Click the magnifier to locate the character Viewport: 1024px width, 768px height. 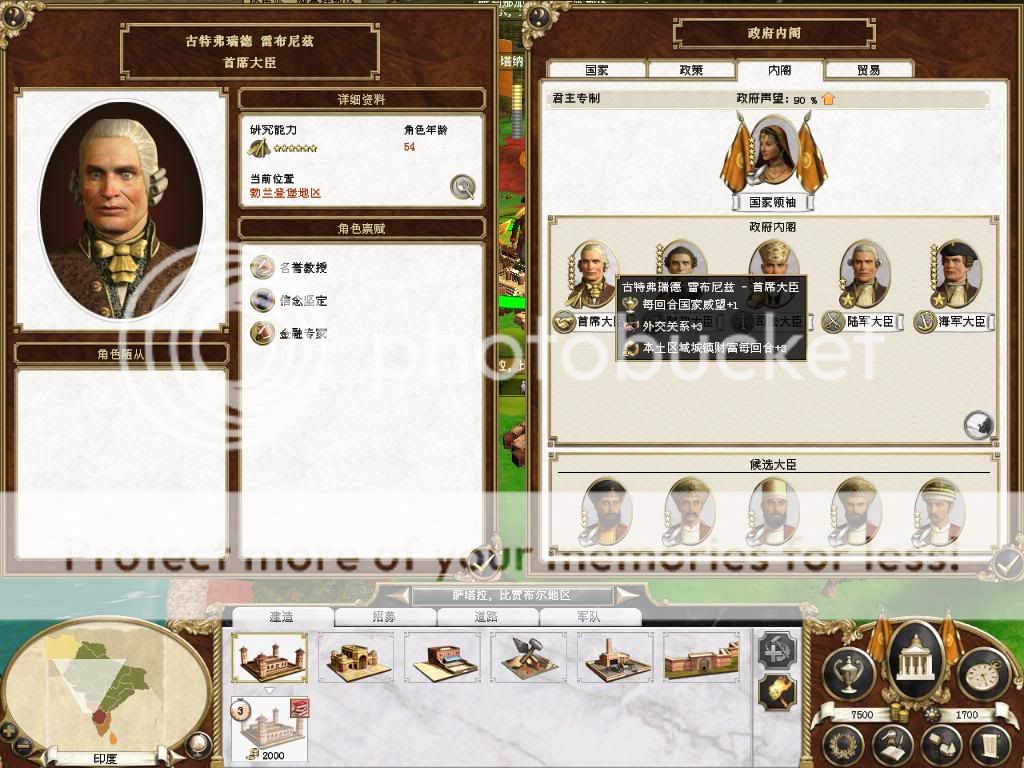click(x=461, y=186)
